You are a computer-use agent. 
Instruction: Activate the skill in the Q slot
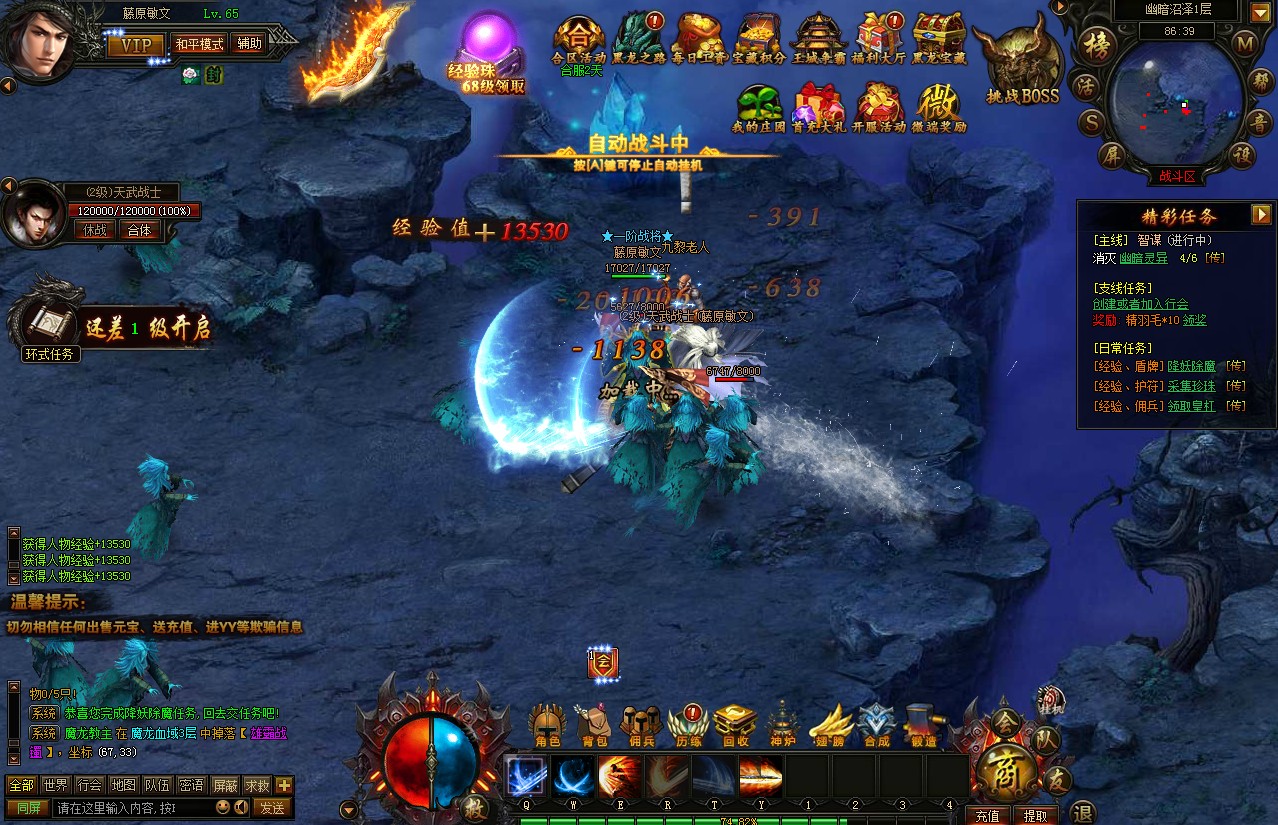click(526, 777)
